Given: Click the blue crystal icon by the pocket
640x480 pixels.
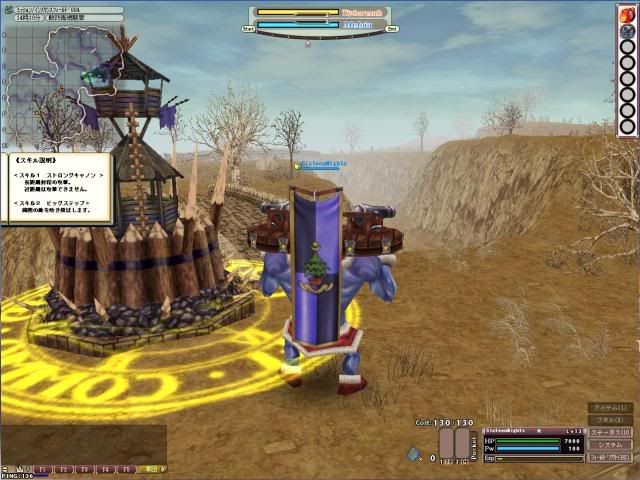Looking at the screenshot, I should 413,453.
